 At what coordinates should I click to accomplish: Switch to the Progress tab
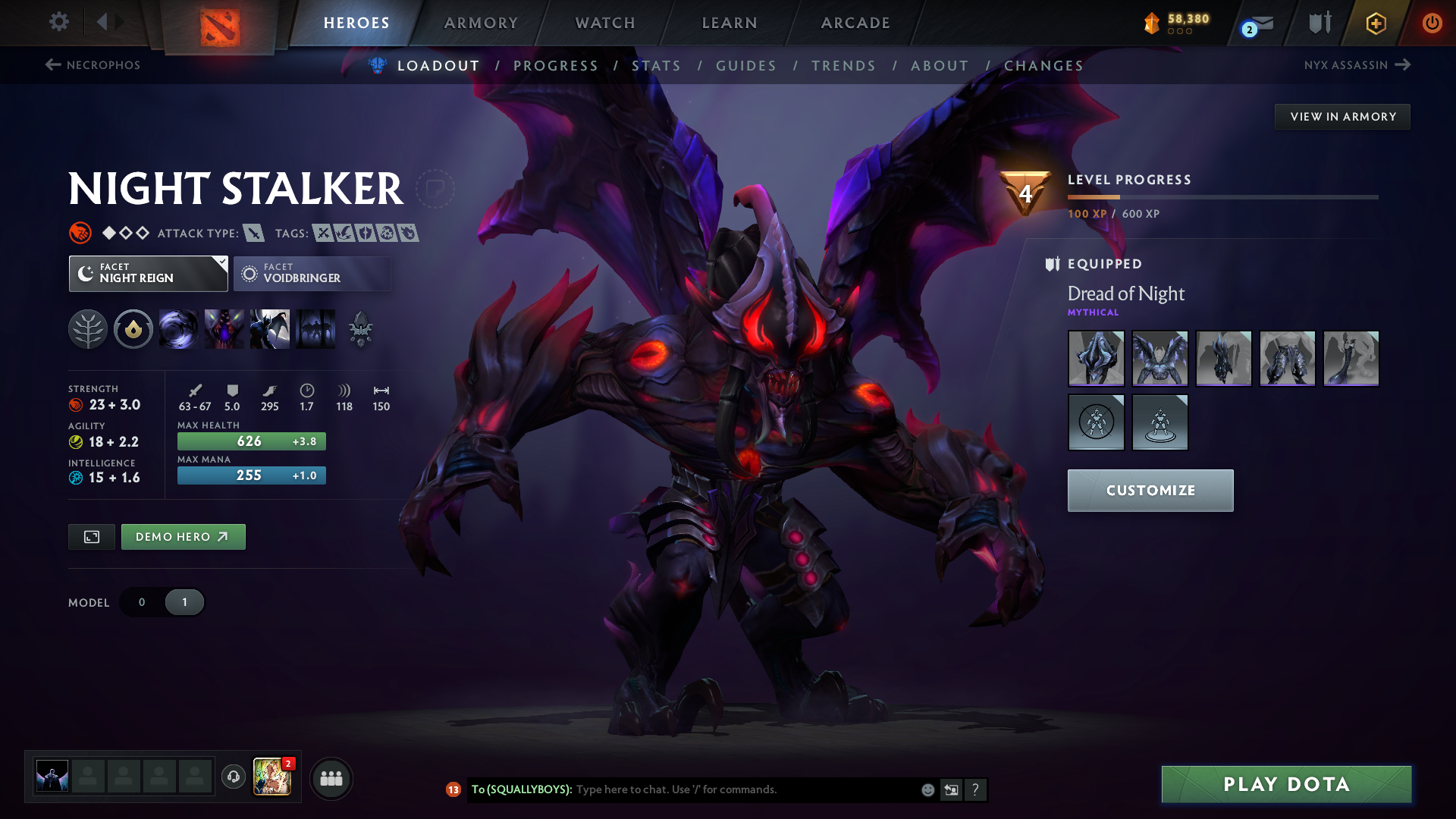tap(556, 66)
